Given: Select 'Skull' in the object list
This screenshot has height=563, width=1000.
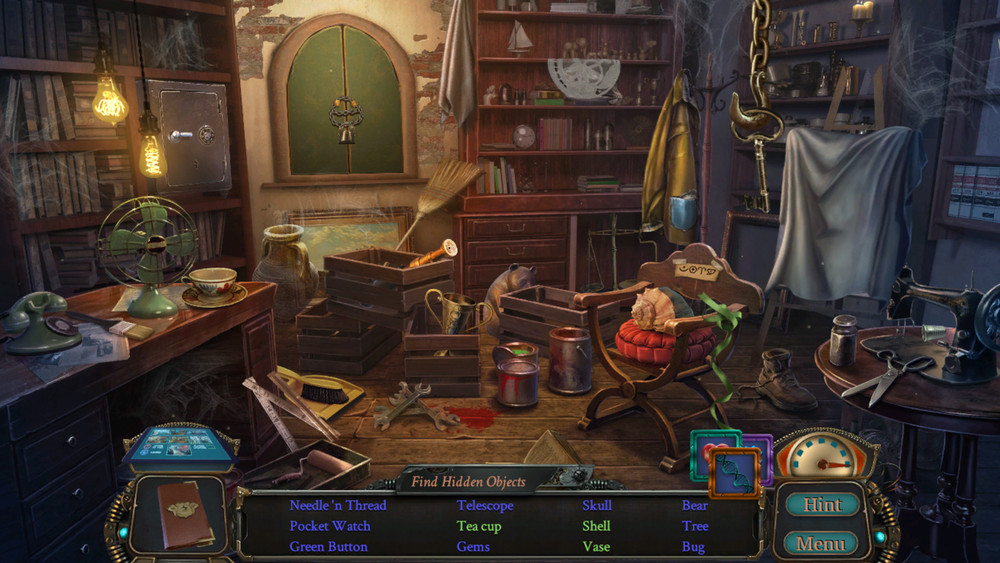Looking at the screenshot, I should coord(597,505).
